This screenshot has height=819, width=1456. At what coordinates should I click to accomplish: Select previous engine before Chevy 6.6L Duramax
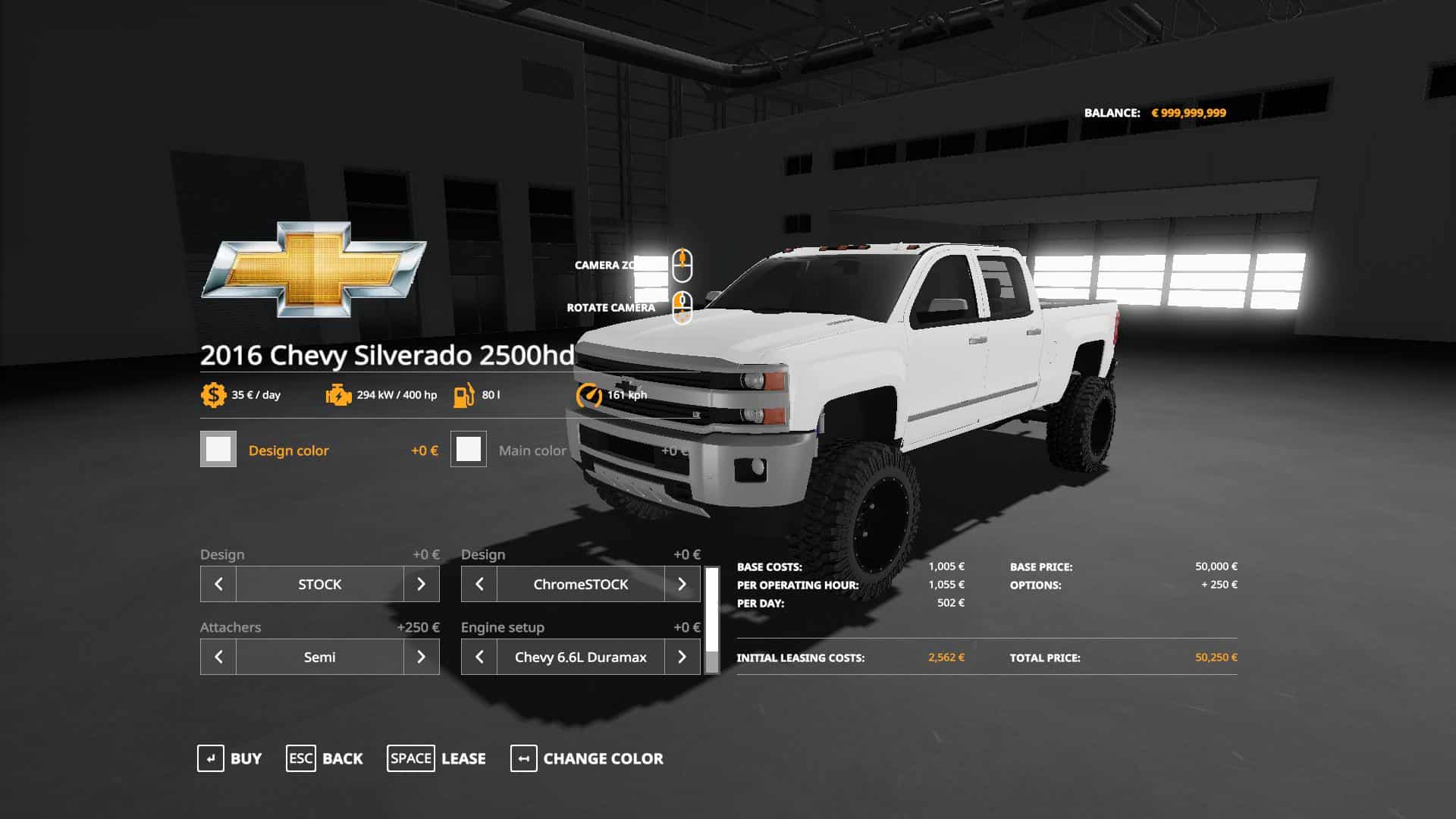[479, 657]
